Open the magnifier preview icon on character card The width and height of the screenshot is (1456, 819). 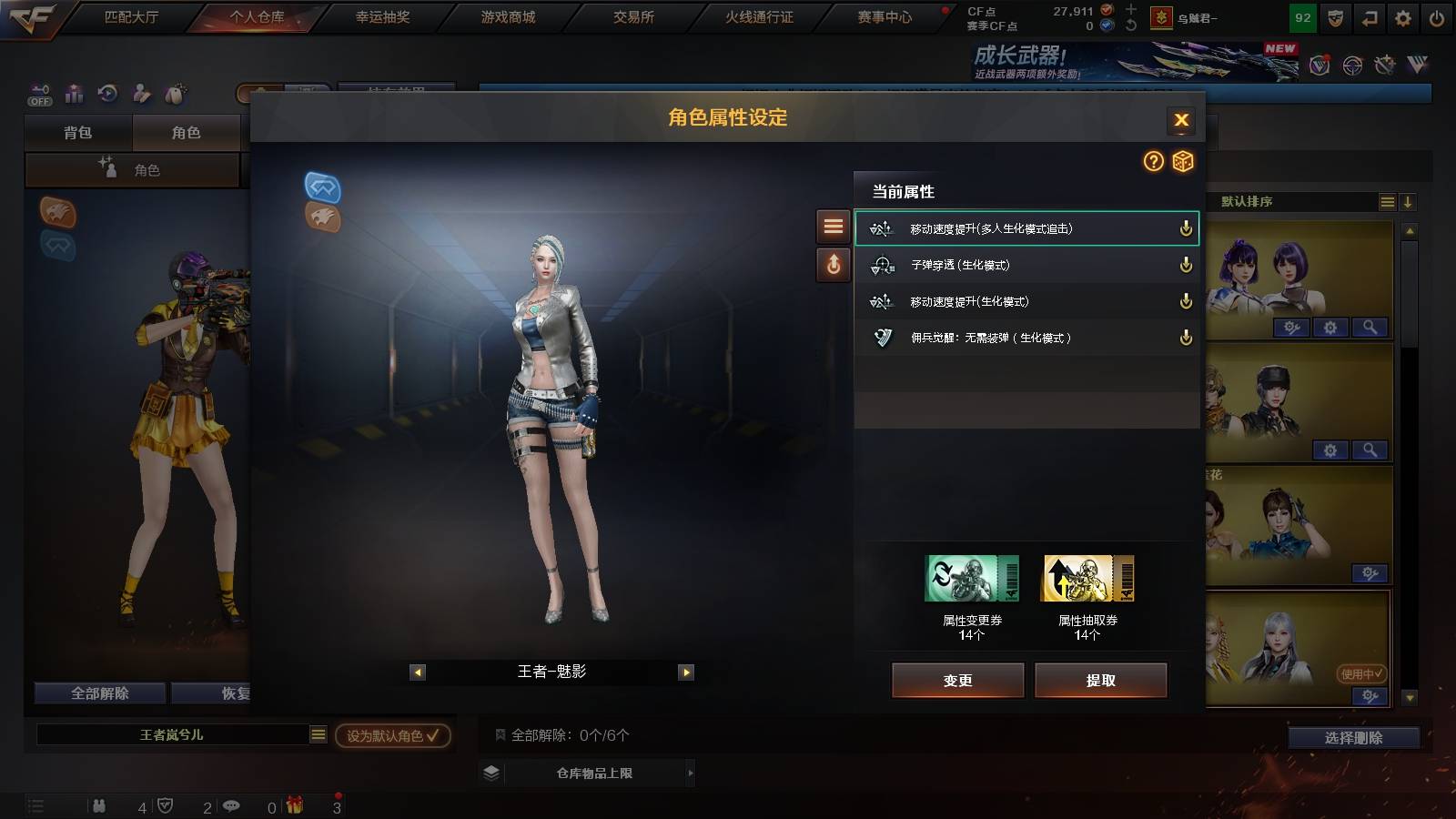(x=1370, y=327)
